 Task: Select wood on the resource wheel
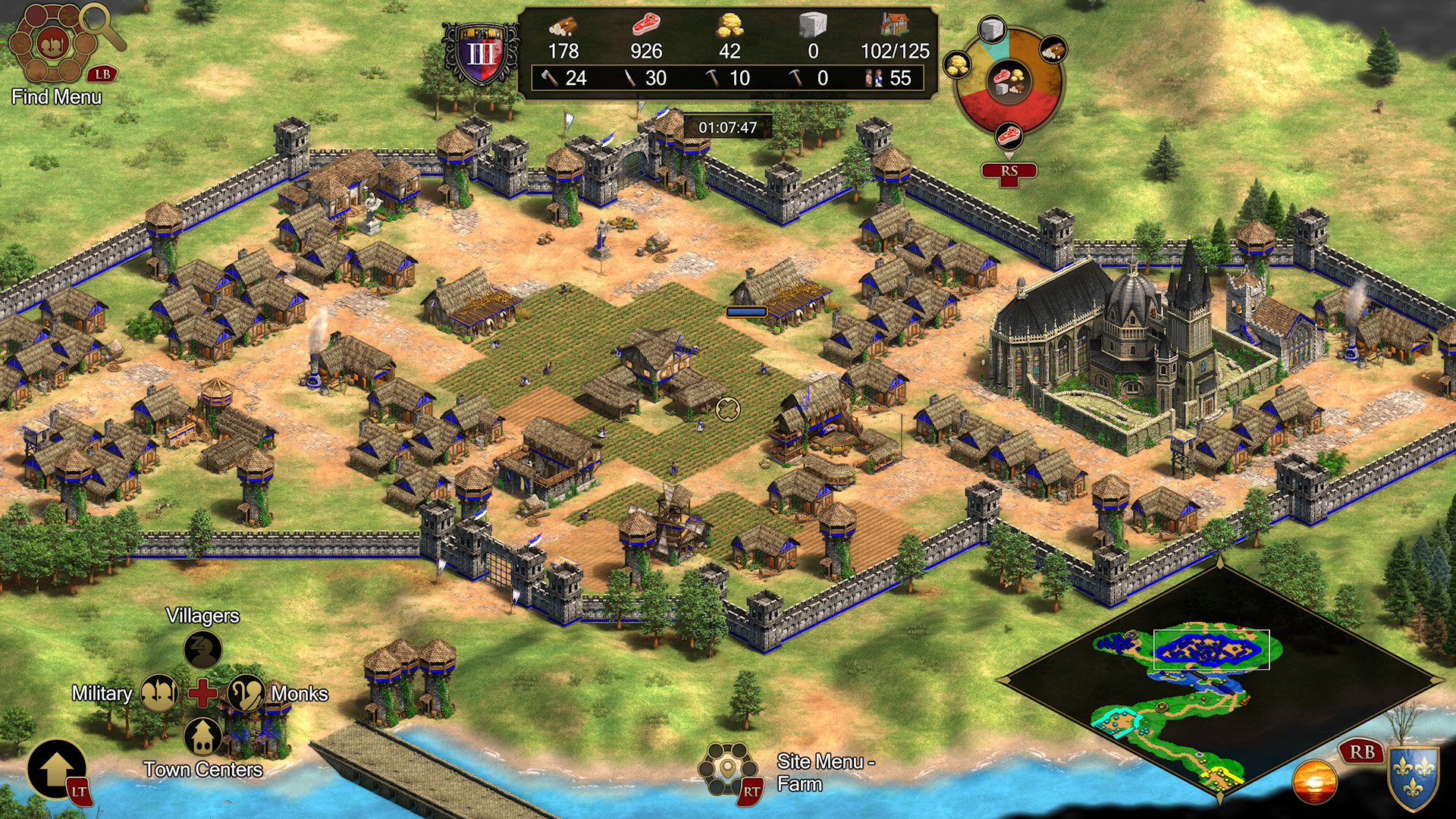click(1053, 50)
